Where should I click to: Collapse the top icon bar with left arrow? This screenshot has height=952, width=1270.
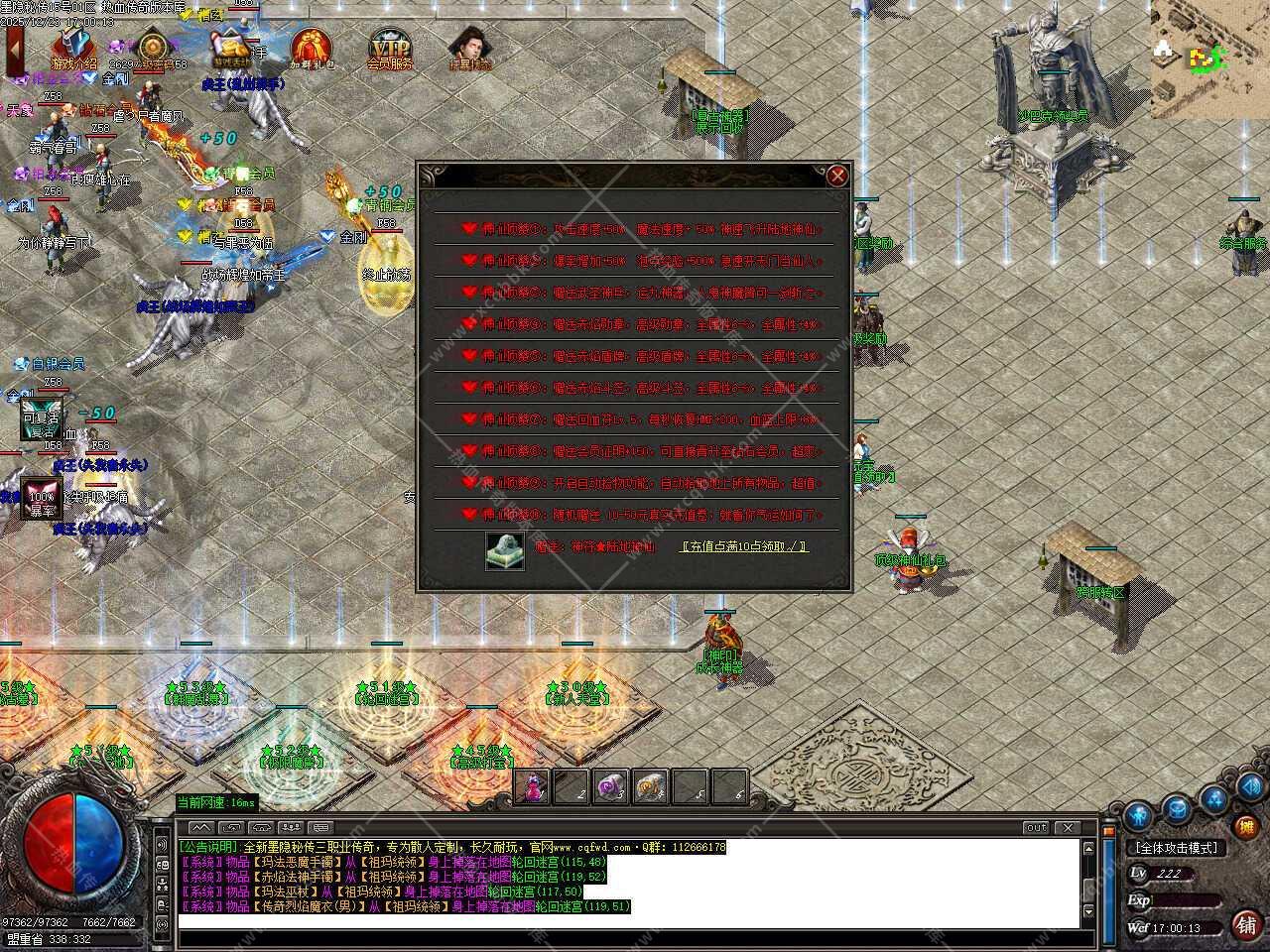tap(15, 48)
